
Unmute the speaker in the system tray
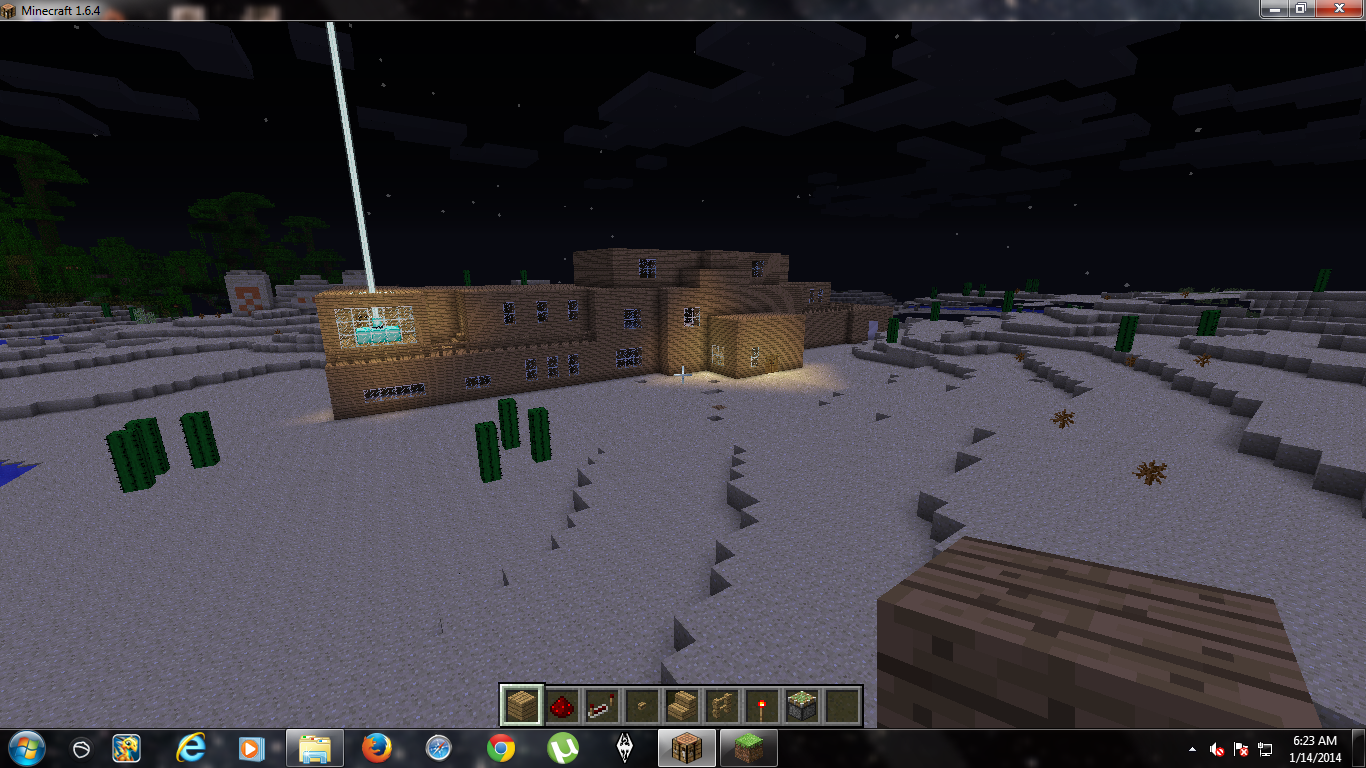1215,750
